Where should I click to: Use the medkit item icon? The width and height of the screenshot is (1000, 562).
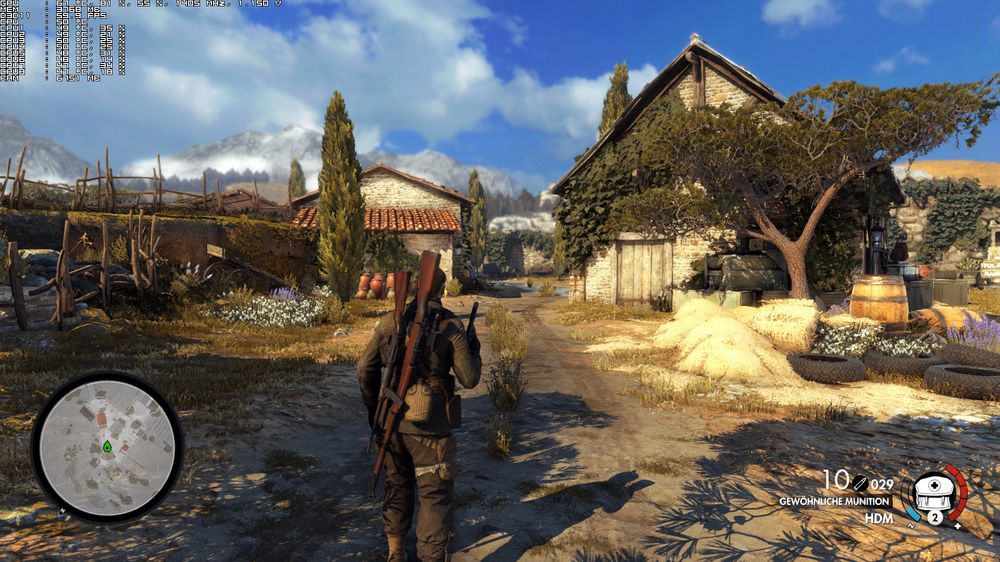(934, 492)
